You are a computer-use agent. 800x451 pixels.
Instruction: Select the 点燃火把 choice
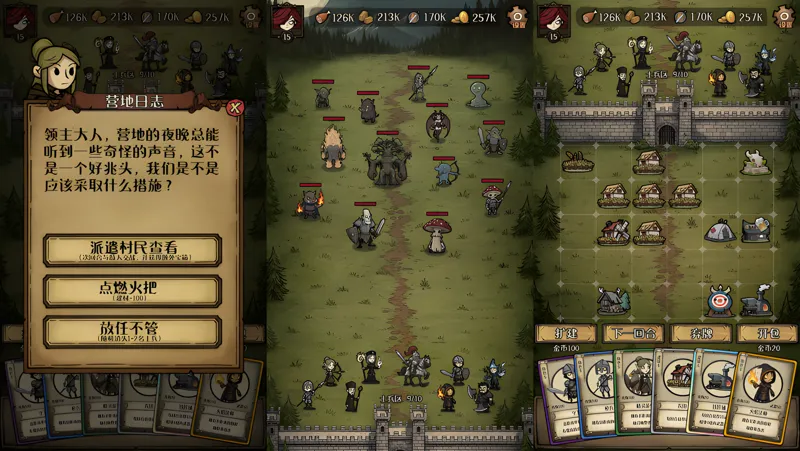132,291
